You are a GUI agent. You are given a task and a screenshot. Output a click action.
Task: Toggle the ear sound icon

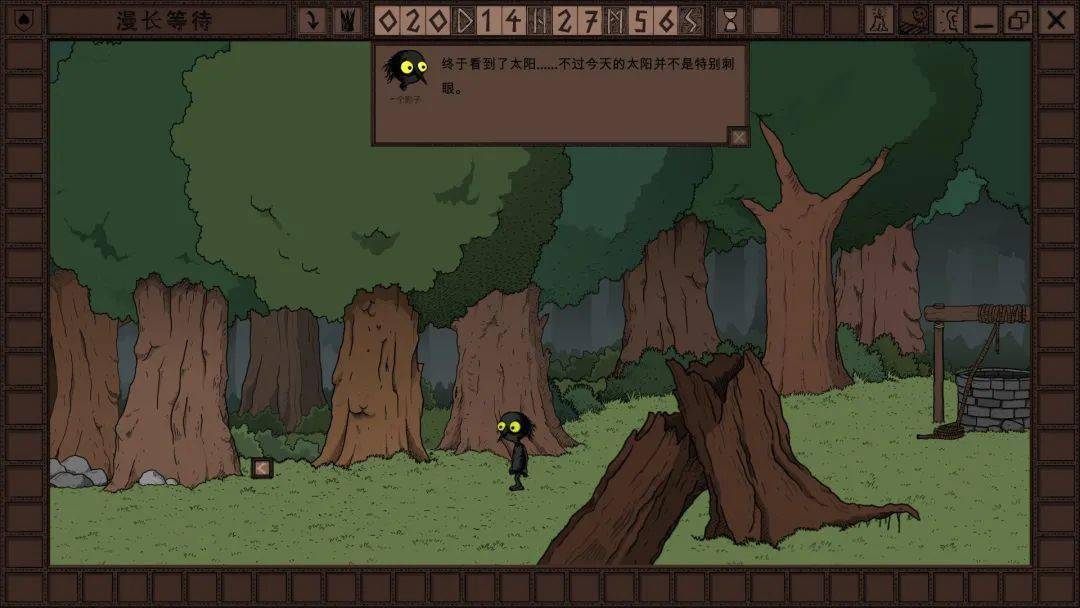tap(949, 20)
